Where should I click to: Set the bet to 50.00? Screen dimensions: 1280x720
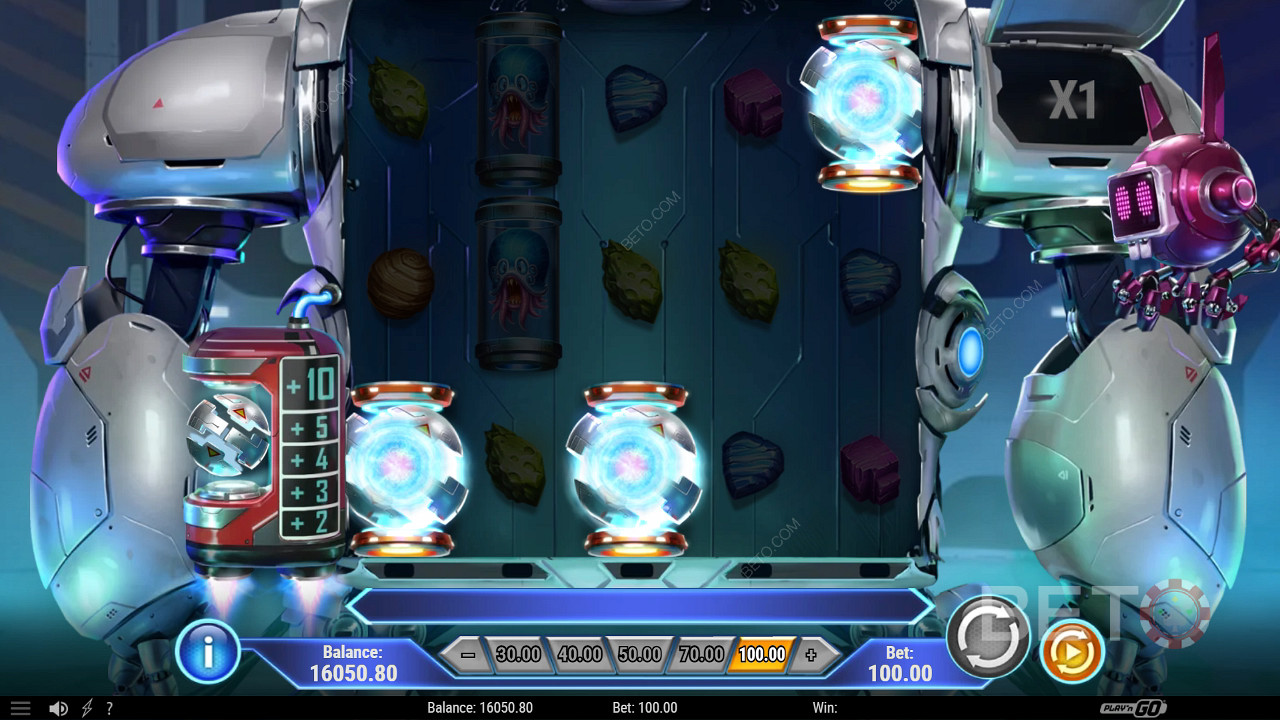click(639, 655)
